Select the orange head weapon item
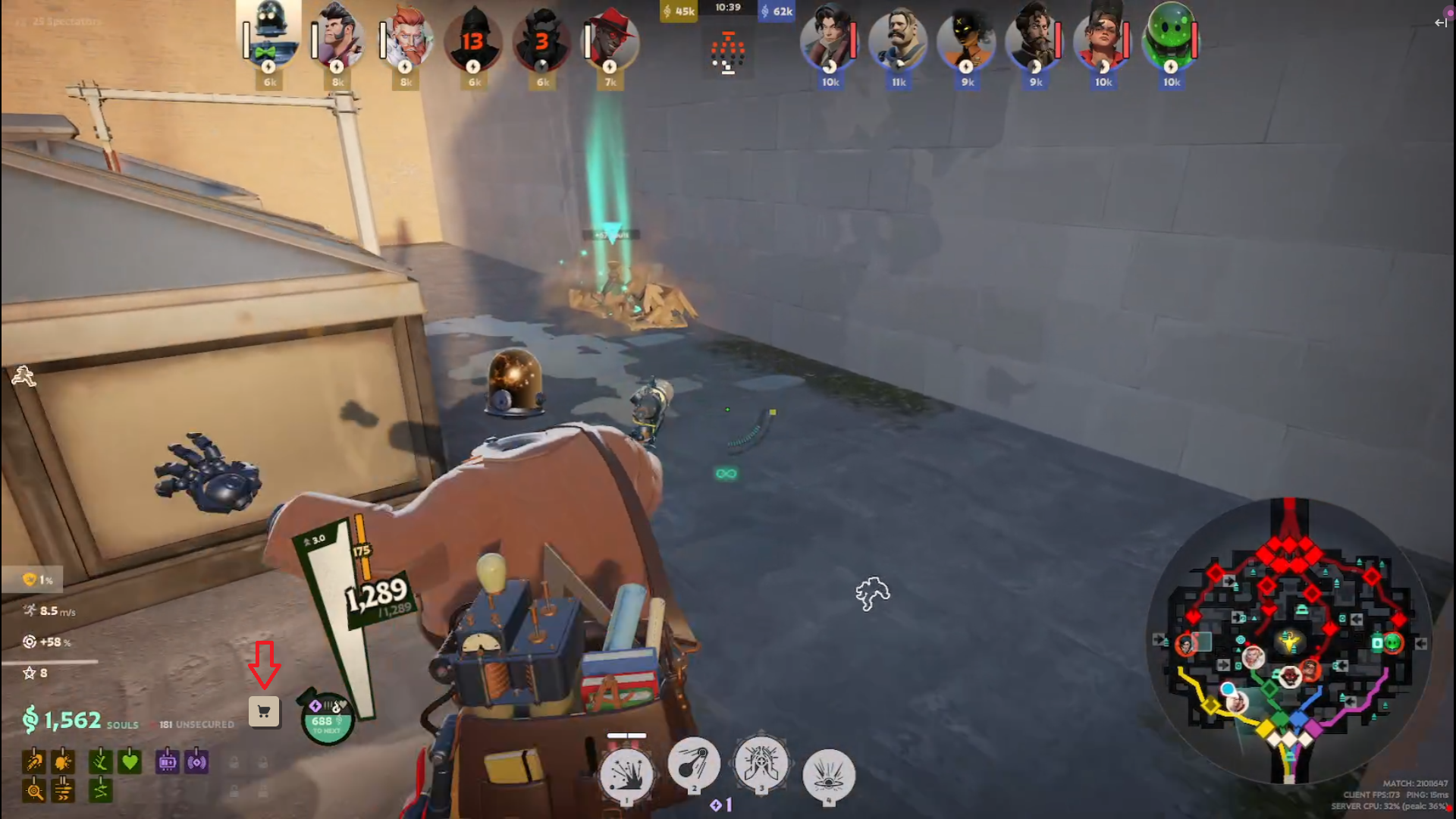The image size is (1456, 819). (x=63, y=761)
